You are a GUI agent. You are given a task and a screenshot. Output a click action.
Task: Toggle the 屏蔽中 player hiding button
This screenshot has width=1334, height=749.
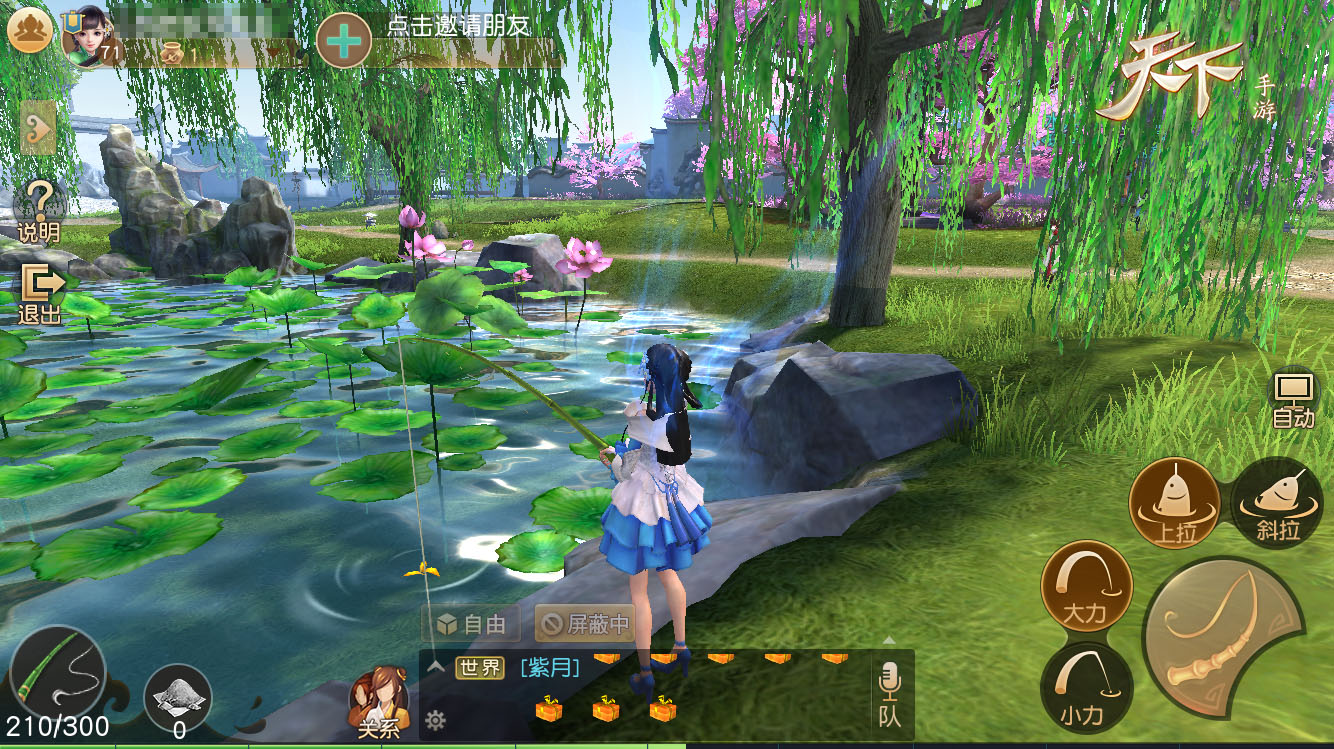tap(585, 625)
